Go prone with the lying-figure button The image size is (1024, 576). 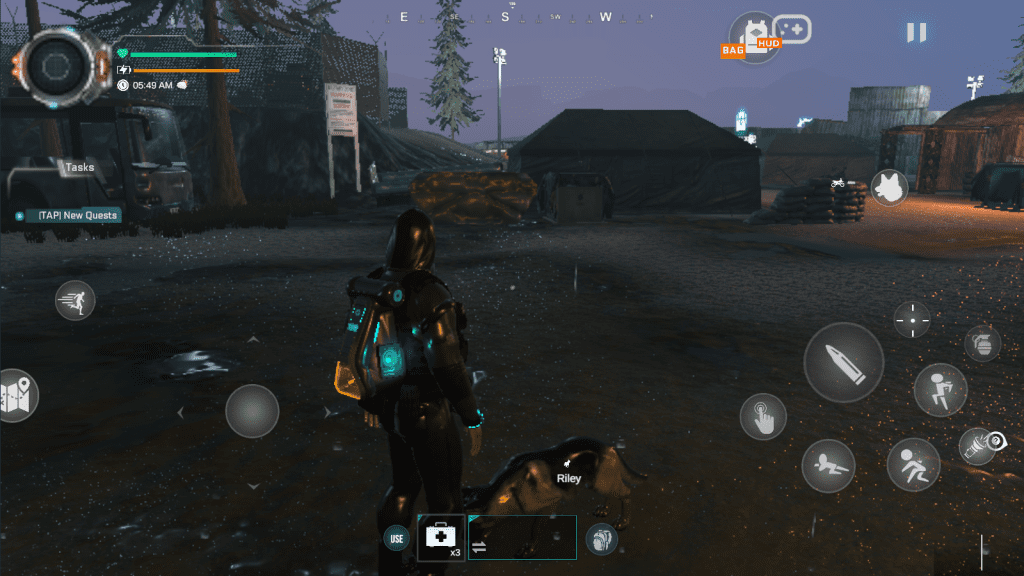coord(827,465)
